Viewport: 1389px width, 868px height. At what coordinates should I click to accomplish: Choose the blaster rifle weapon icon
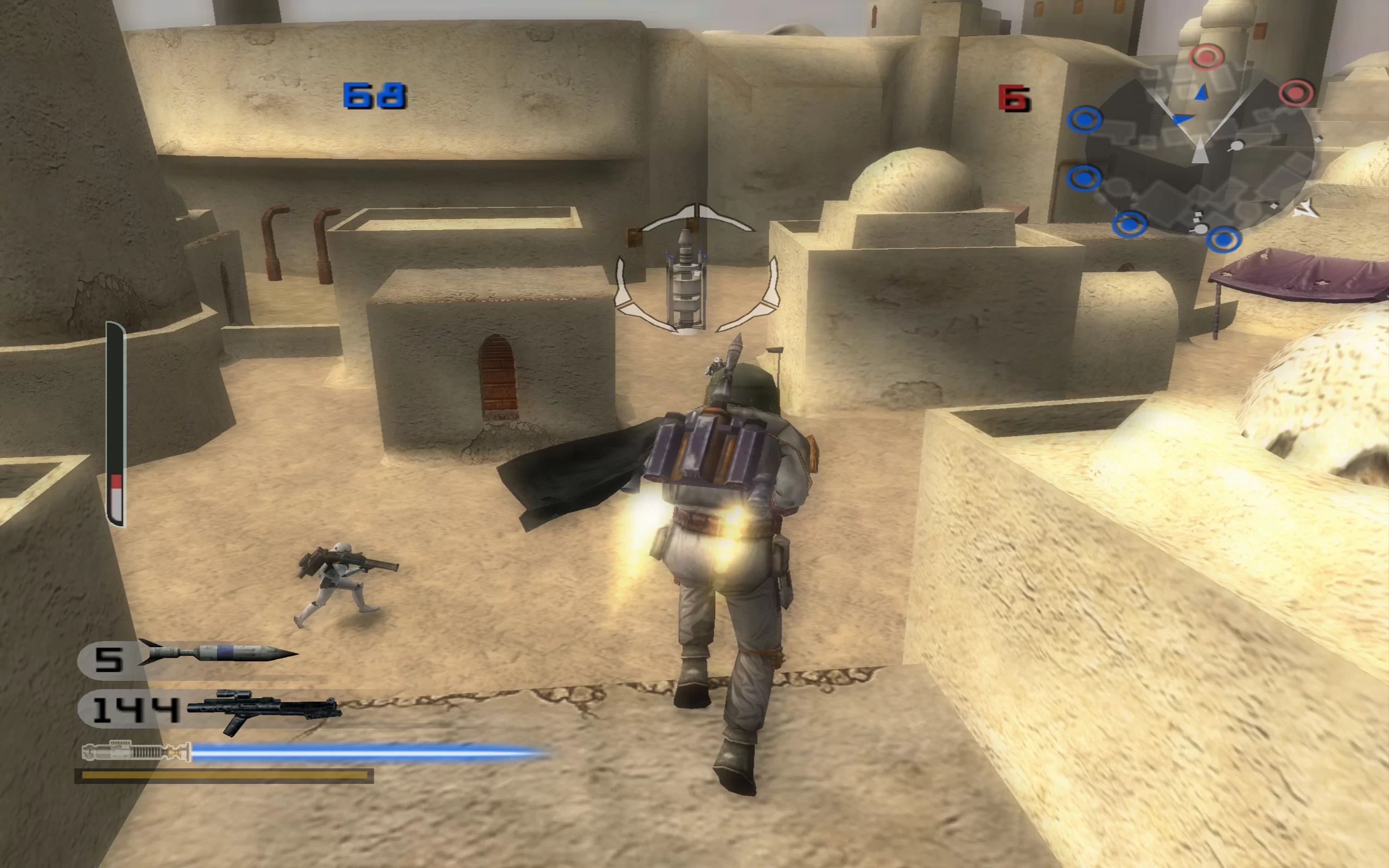pos(264,711)
